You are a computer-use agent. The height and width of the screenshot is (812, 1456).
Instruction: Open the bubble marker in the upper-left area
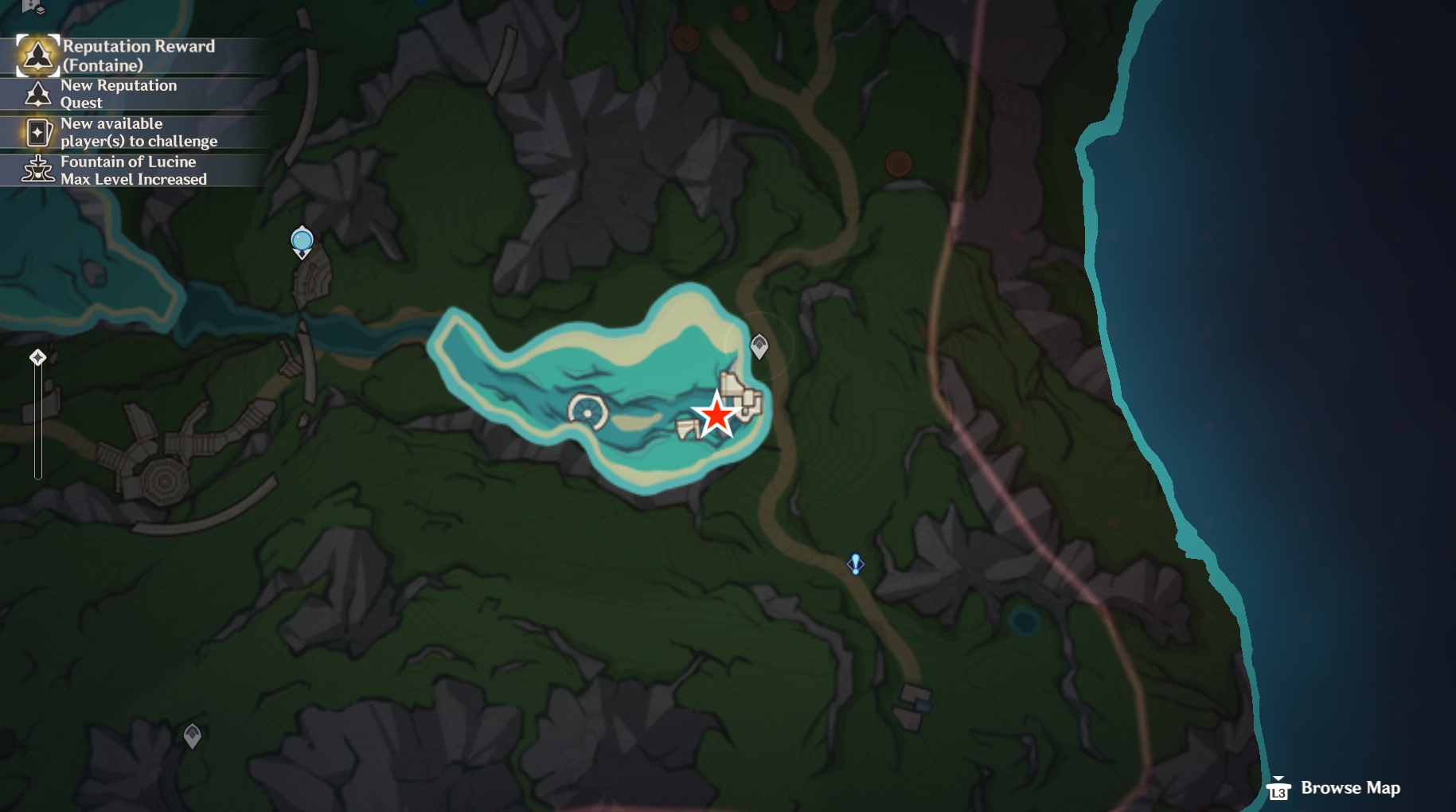tap(302, 240)
